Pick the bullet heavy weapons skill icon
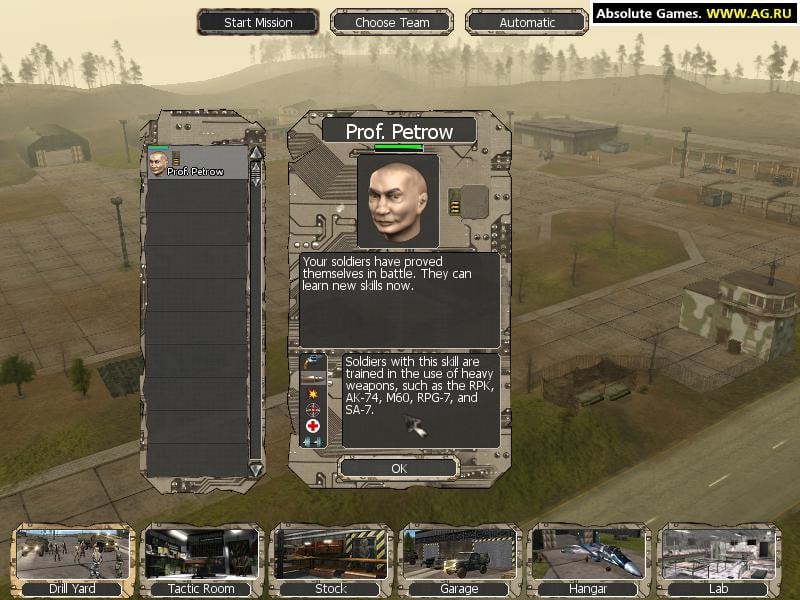 point(313,377)
